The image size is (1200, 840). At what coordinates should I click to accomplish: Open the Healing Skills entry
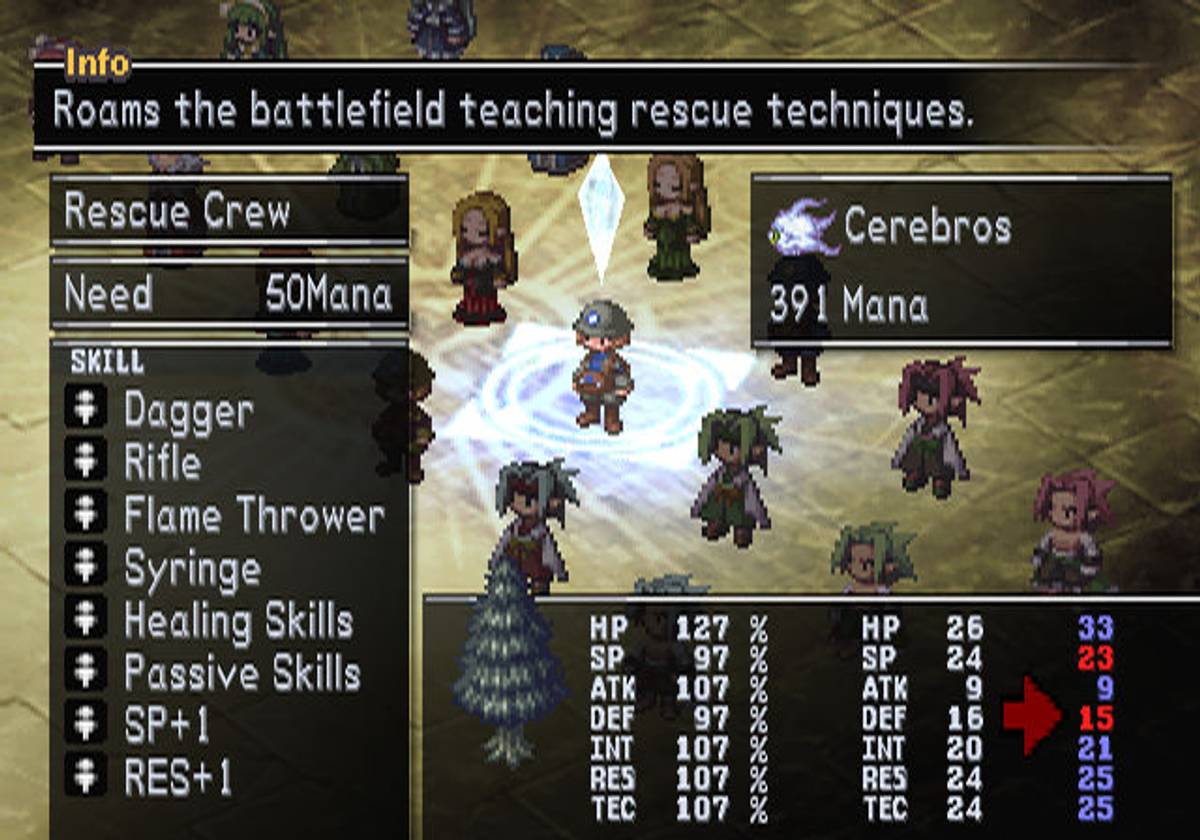pos(238,622)
